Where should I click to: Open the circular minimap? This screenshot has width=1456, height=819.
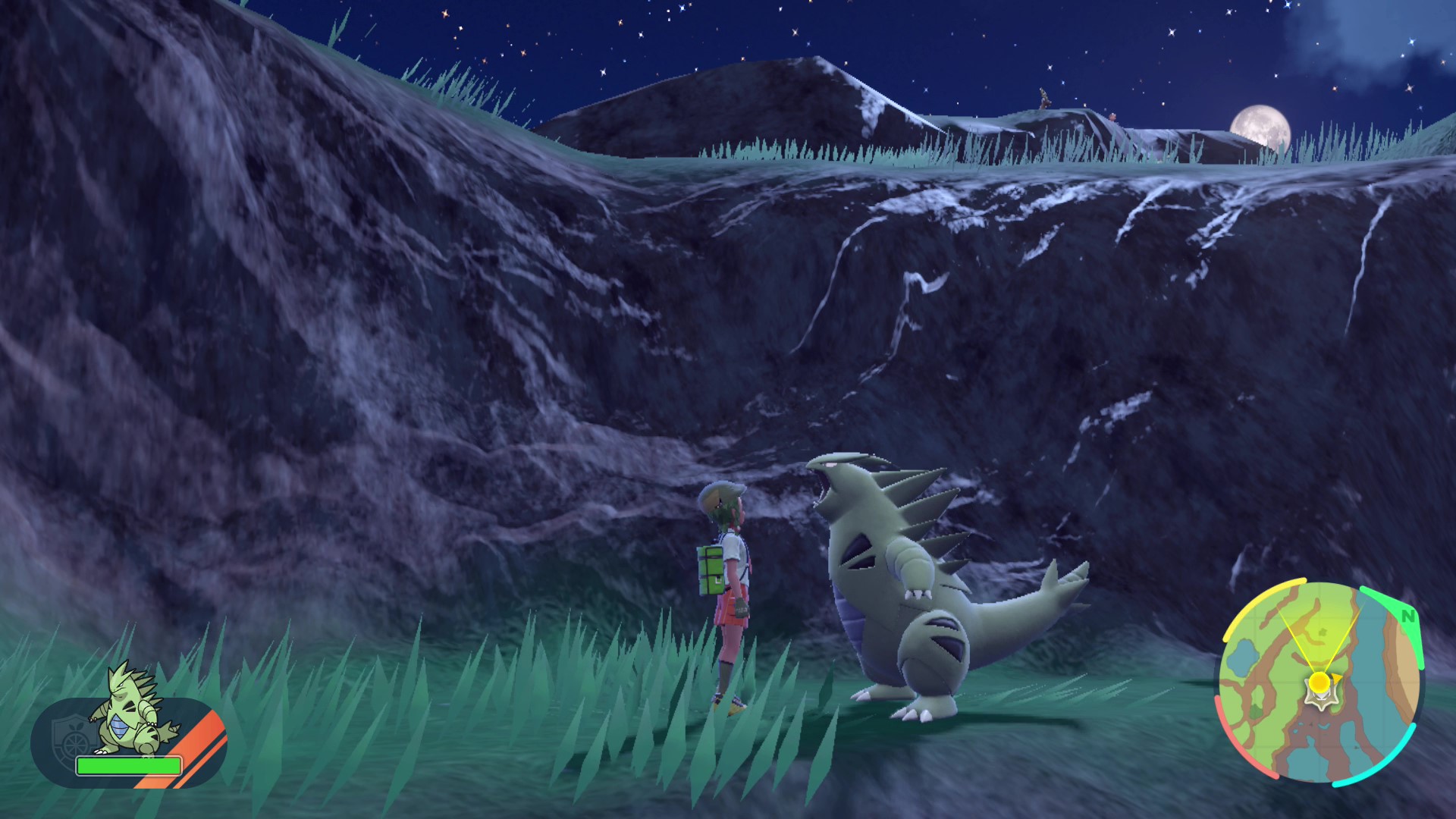click(1318, 682)
